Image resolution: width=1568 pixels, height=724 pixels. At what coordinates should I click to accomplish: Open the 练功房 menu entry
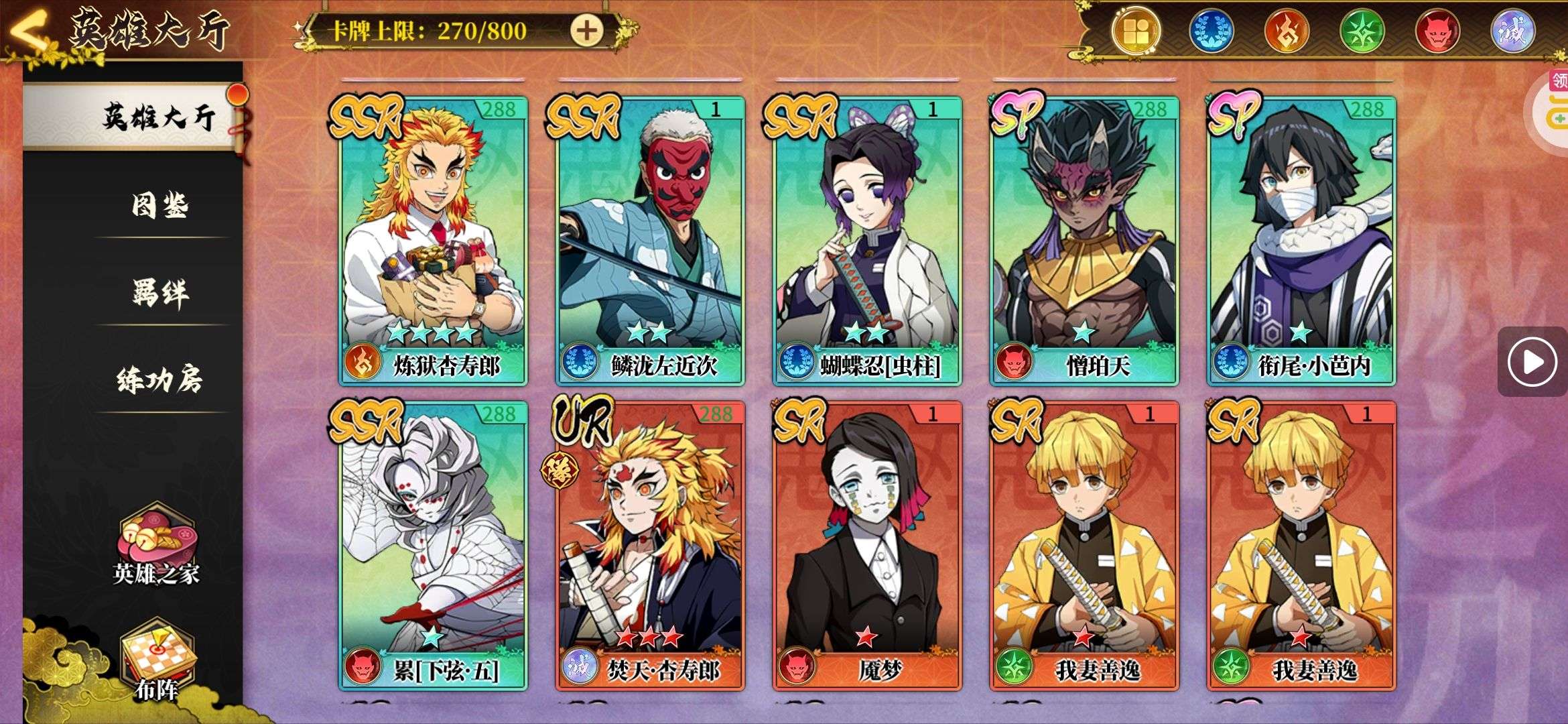pyautogui.click(x=159, y=379)
